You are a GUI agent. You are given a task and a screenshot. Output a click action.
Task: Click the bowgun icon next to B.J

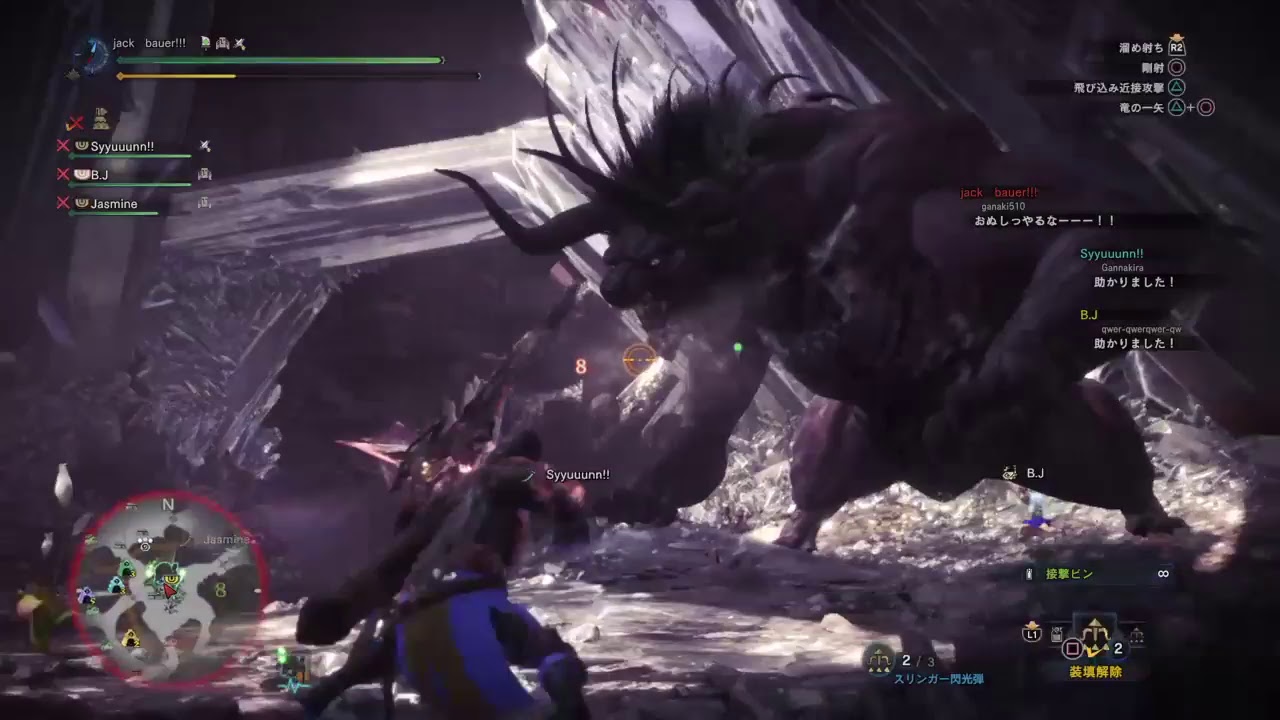pyautogui.click(x=205, y=175)
